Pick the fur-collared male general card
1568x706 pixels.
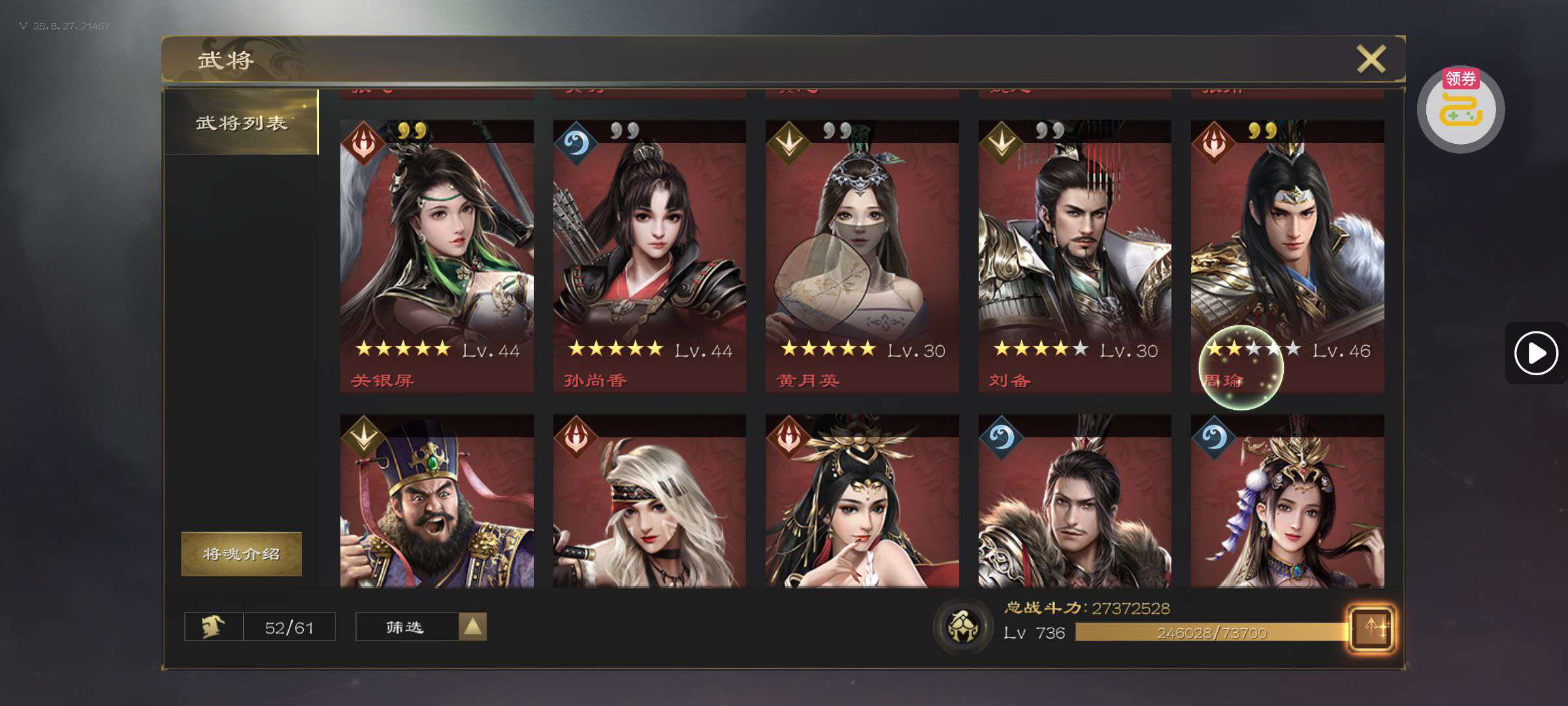(x=1075, y=501)
